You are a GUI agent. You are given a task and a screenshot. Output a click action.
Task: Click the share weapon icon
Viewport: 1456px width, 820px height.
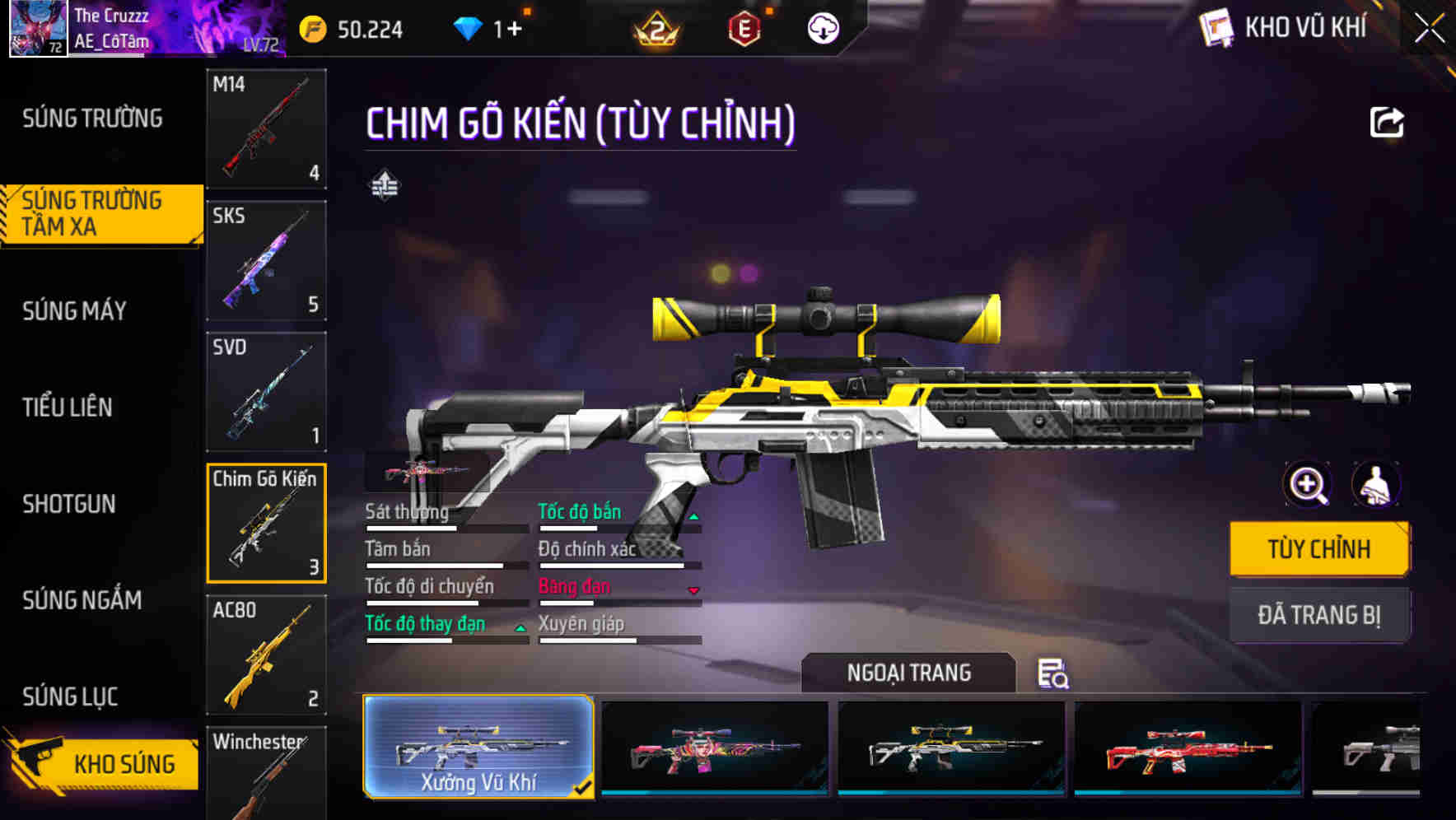pos(1387,122)
